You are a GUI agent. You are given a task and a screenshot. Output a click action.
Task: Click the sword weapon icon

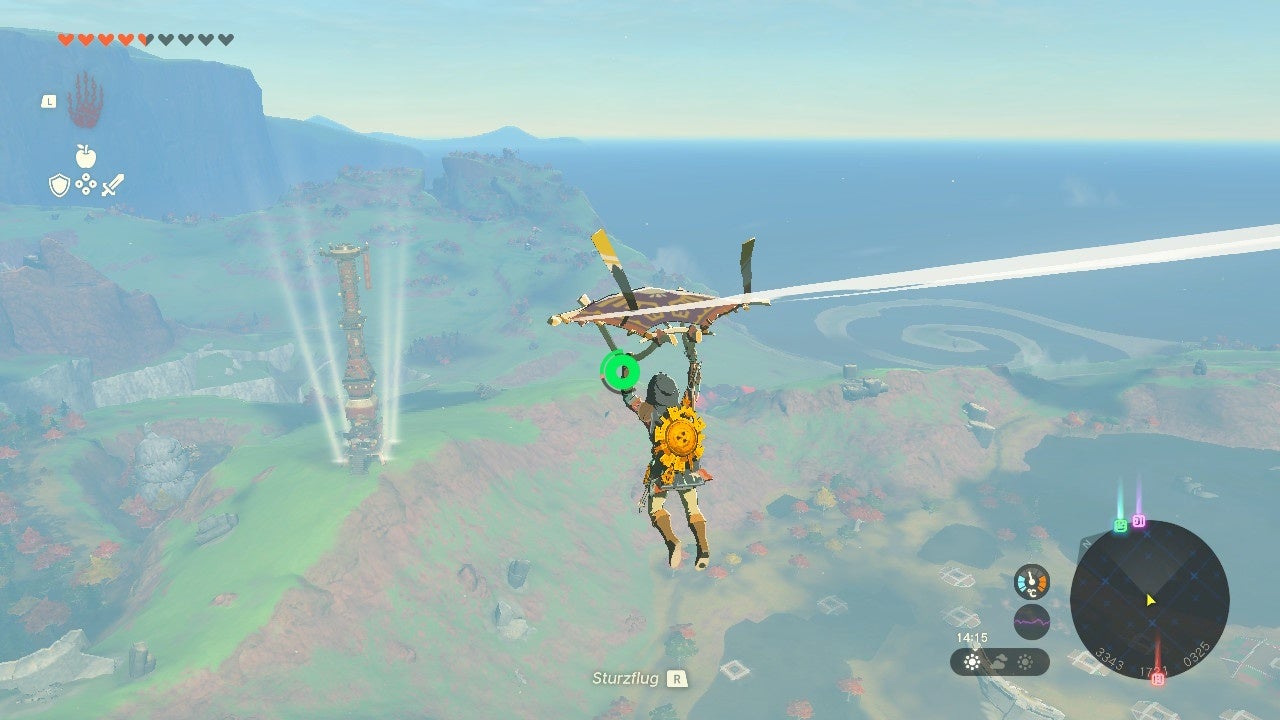pyautogui.click(x=112, y=185)
